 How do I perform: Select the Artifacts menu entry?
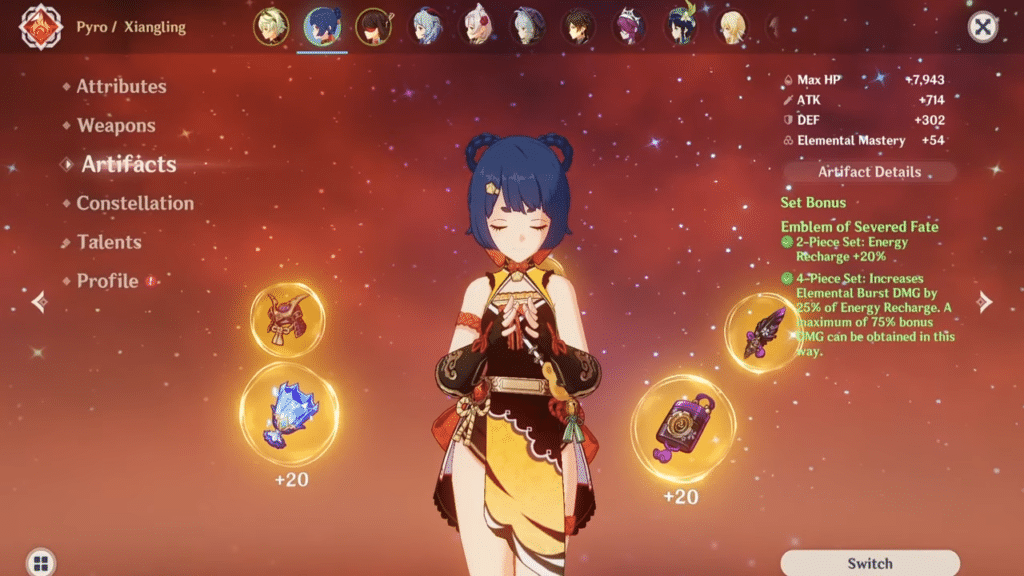(128, 165)
